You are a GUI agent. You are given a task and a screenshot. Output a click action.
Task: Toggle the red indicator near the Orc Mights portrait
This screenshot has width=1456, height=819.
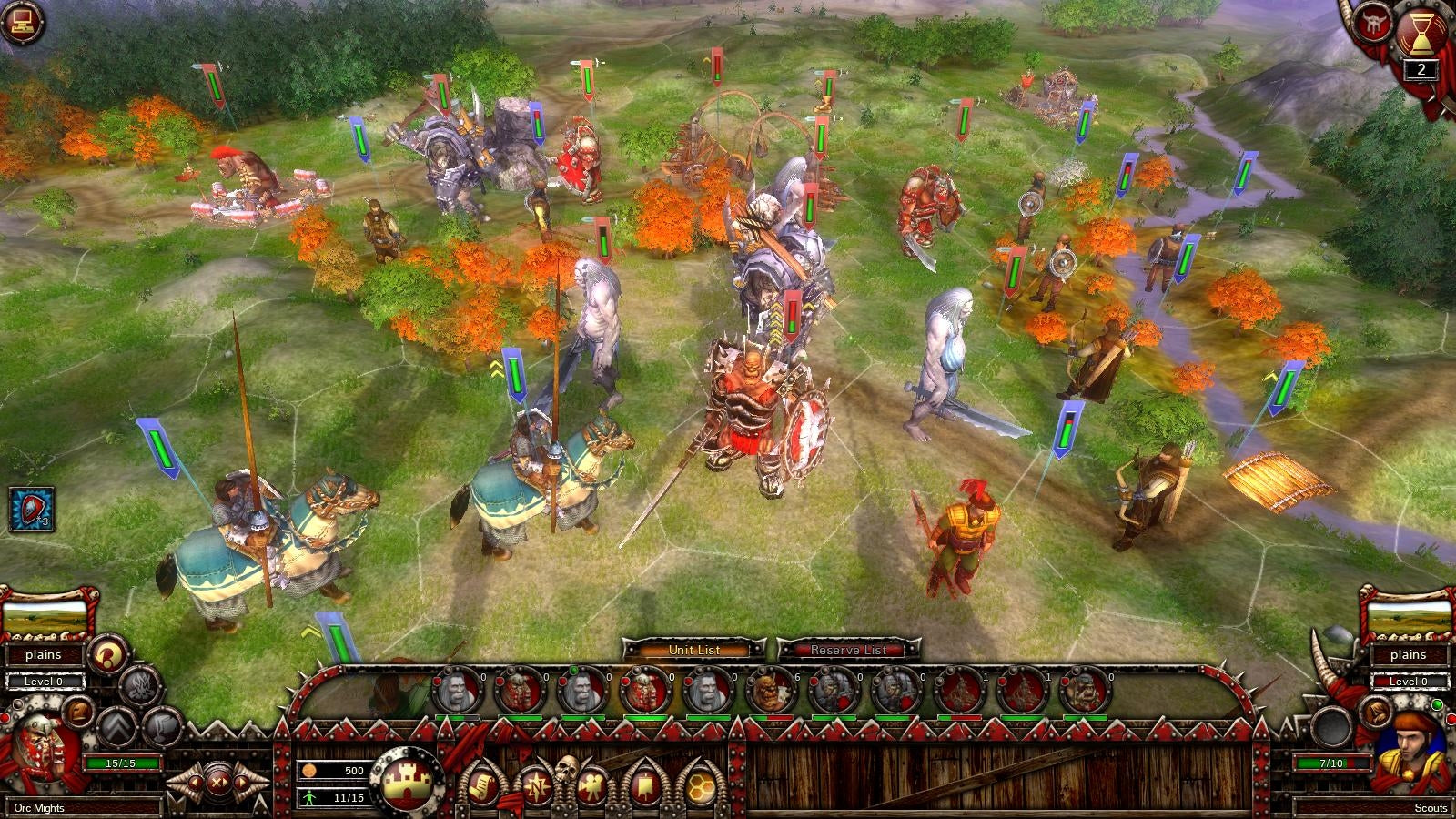point(5,718)
